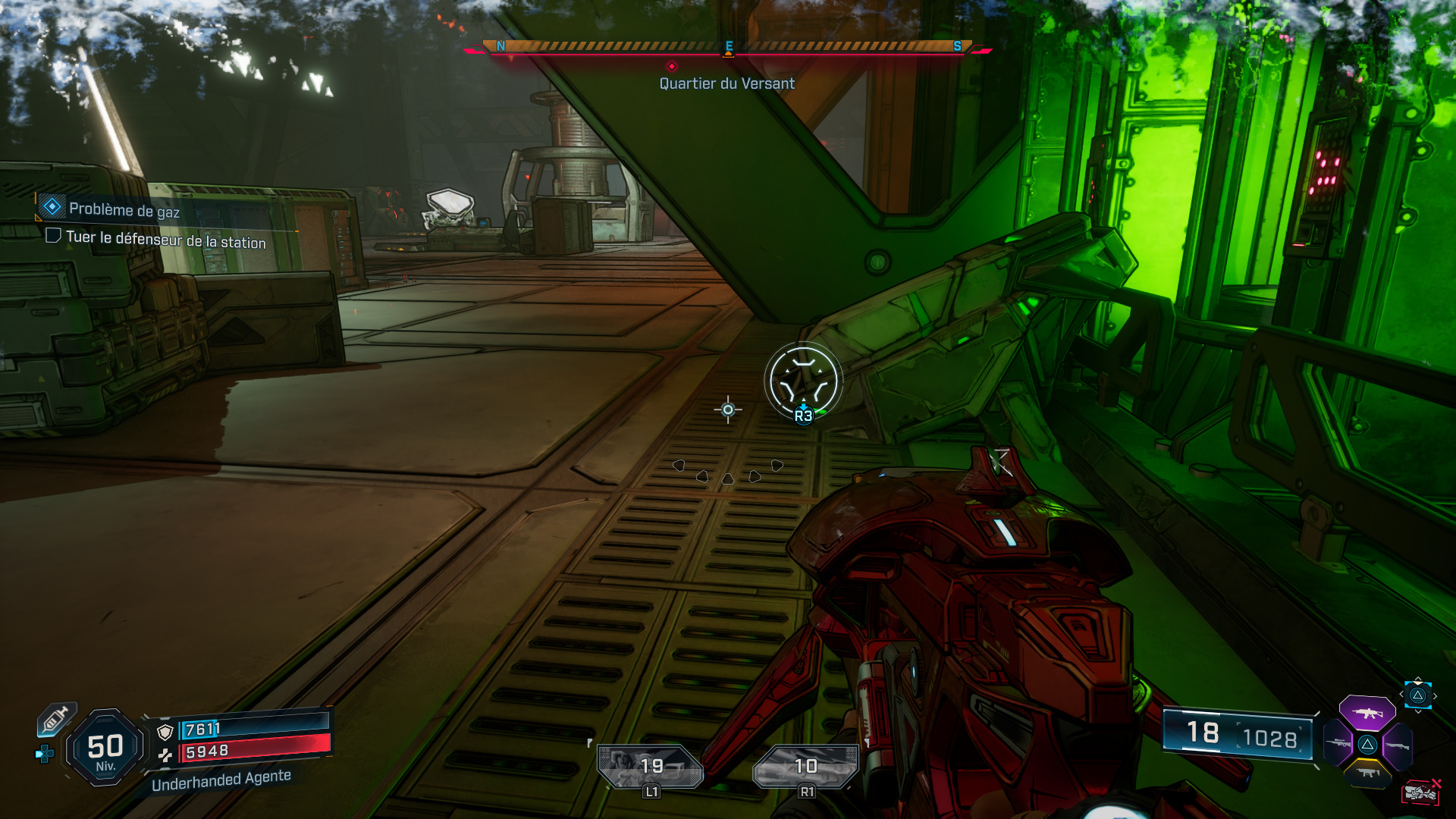
Task: Click the triangle weapon-swap icon in the wheel center
Action: pos(1367,745)
